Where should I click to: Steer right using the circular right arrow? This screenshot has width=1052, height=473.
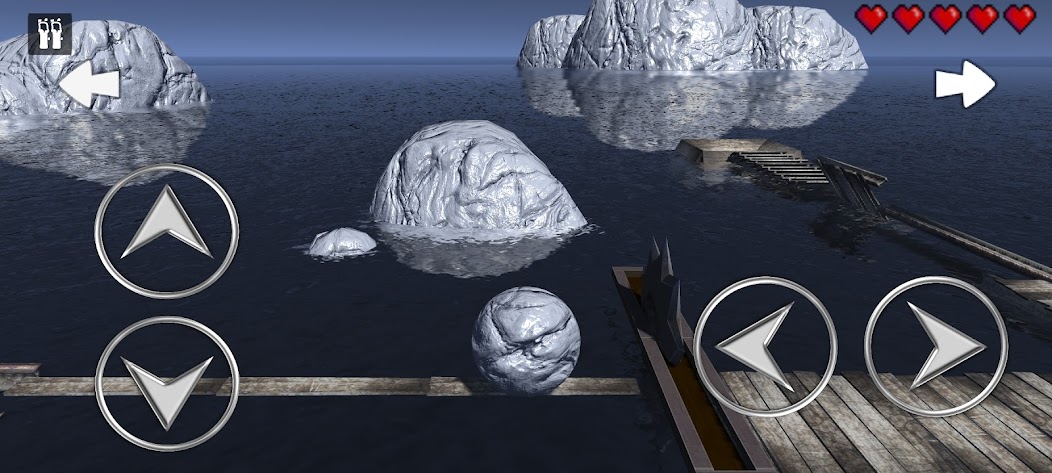935,346
